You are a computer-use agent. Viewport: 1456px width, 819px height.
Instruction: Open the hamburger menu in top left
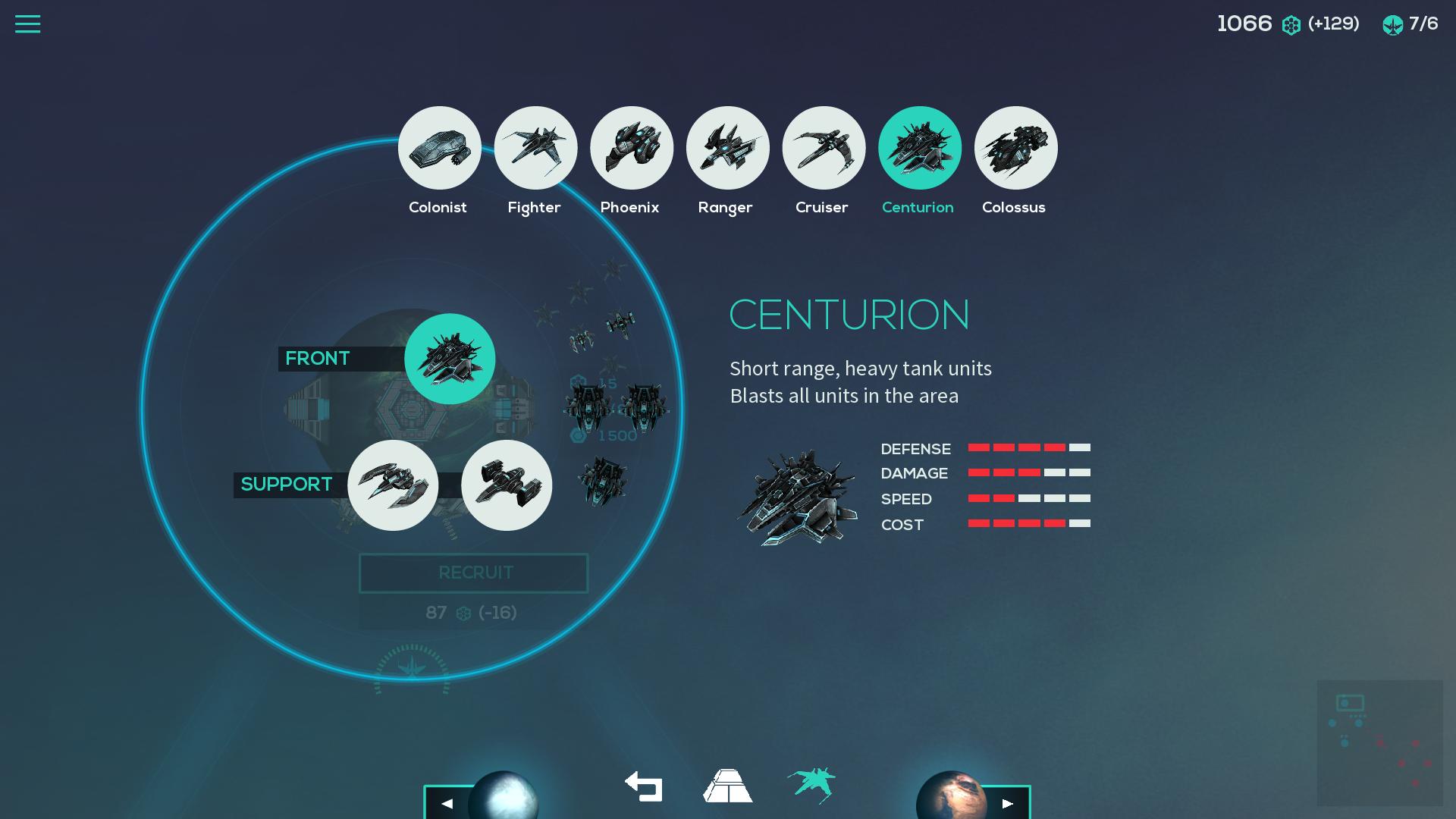[x=28, y=24]
